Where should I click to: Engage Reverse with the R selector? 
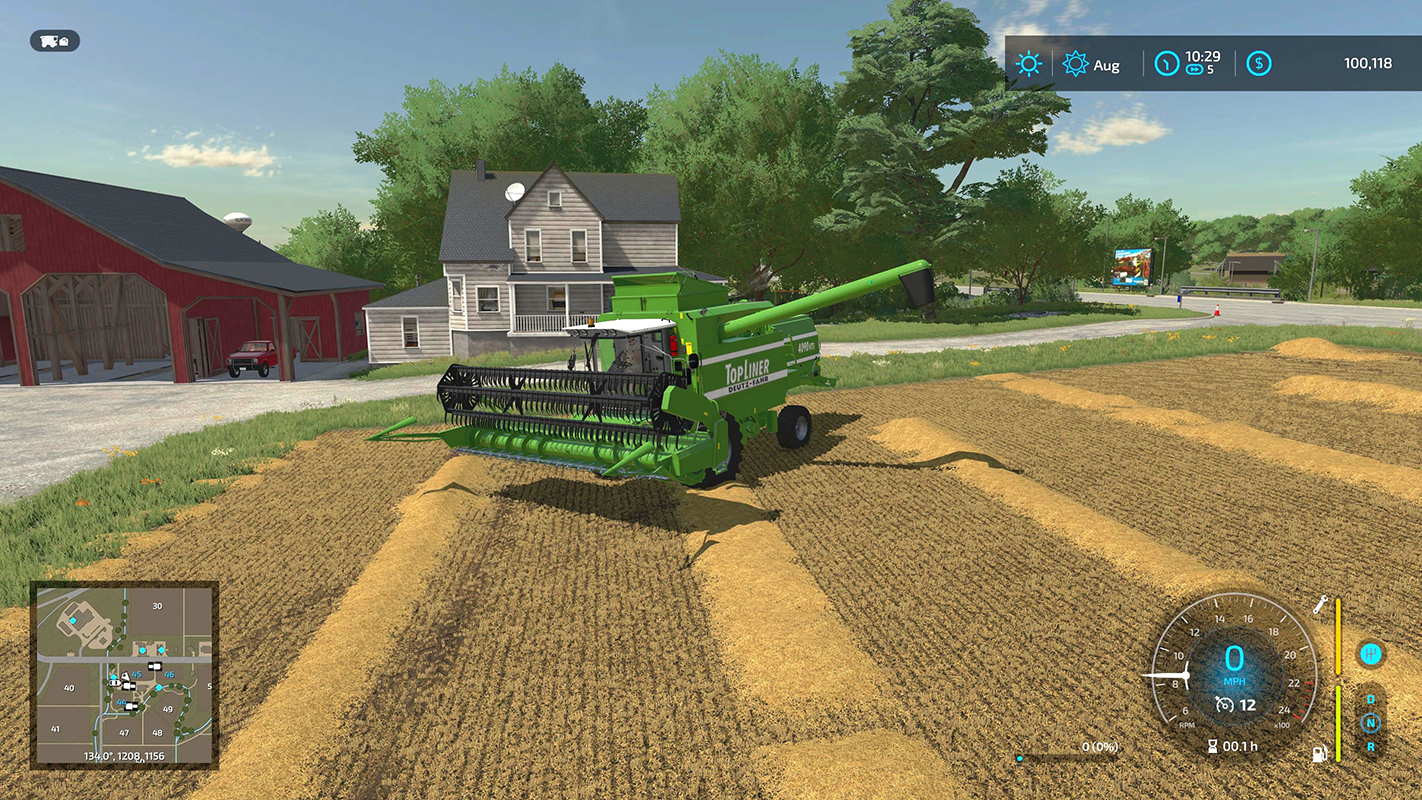click(1371, 746)
